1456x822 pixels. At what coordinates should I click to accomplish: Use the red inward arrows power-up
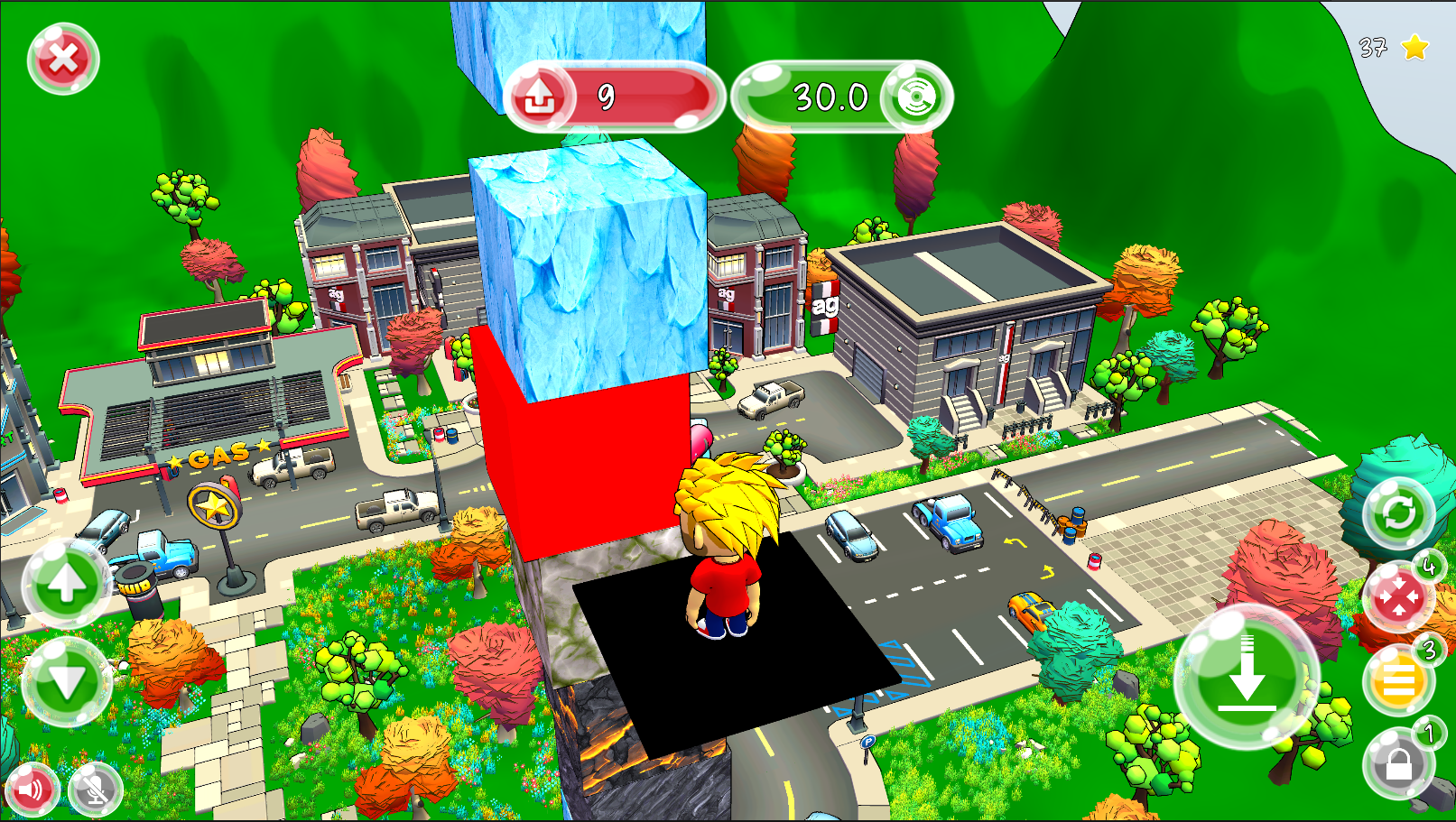pyautogui.click(x=1398, y=597)
